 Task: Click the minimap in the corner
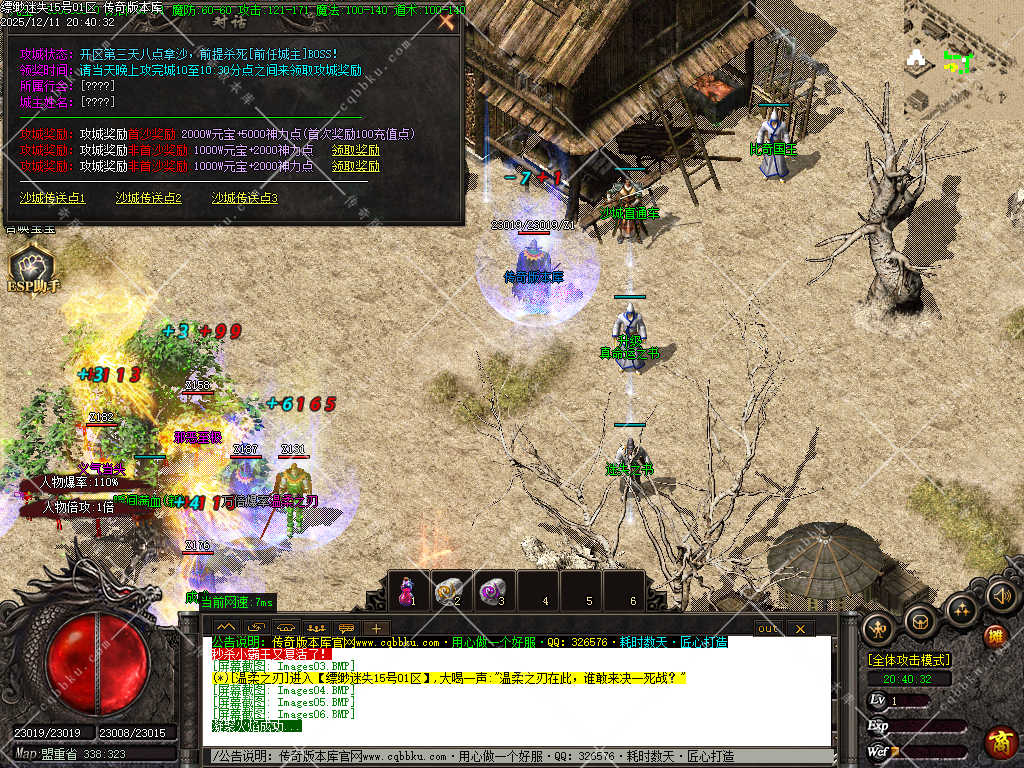pos(963,60)
